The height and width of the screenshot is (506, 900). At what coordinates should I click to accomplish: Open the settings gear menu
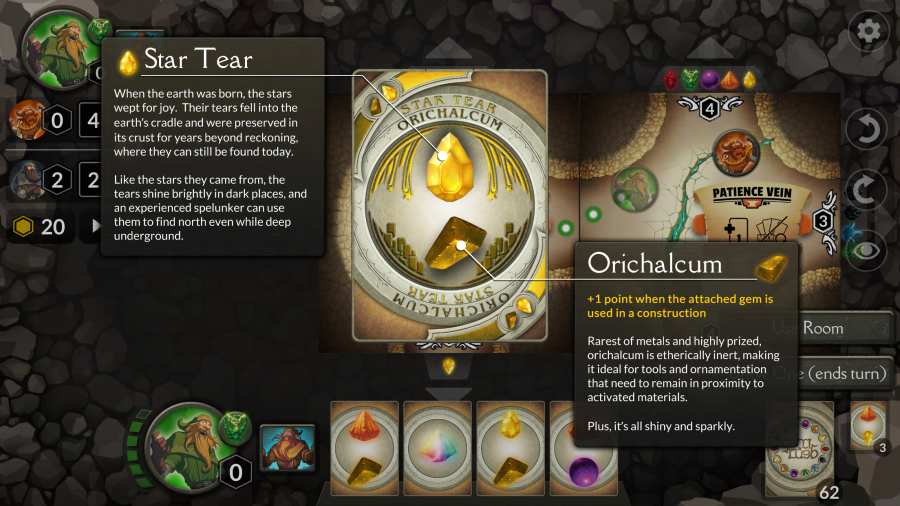(x=868, y=31)
